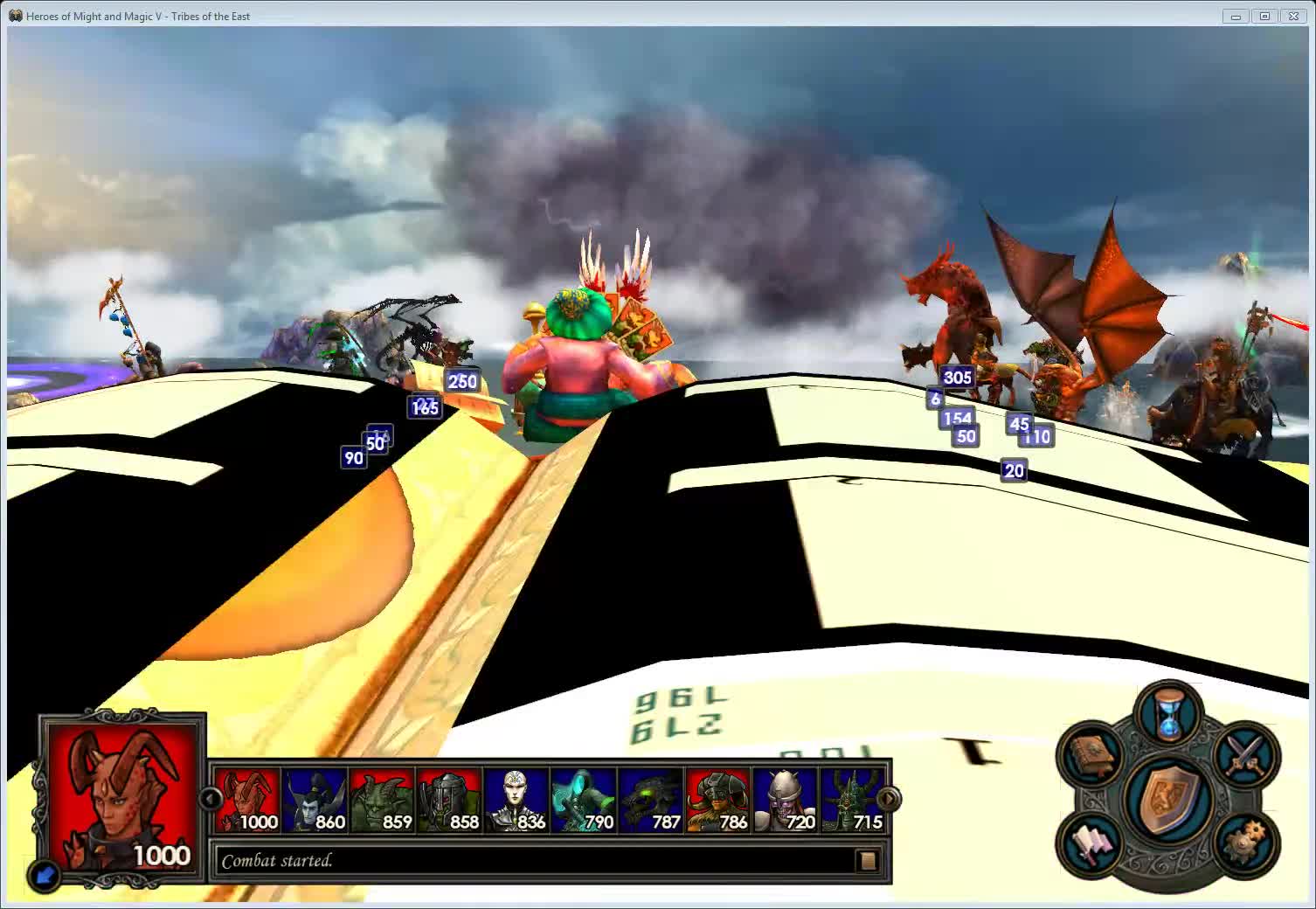Choose the Defend shield action
This screenshot has height=909, width=1316.
[x=1168, y=798]
